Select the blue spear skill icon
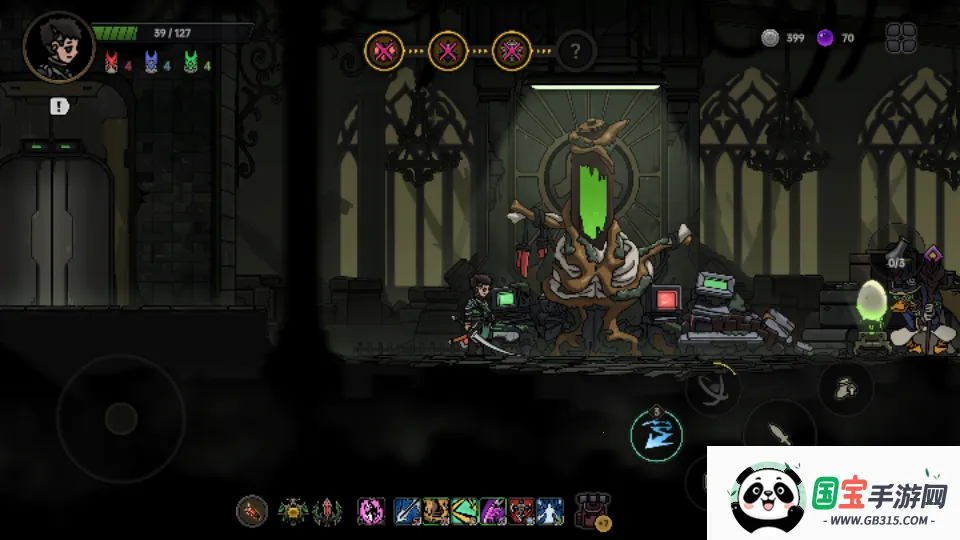 (x=407, y=511)
